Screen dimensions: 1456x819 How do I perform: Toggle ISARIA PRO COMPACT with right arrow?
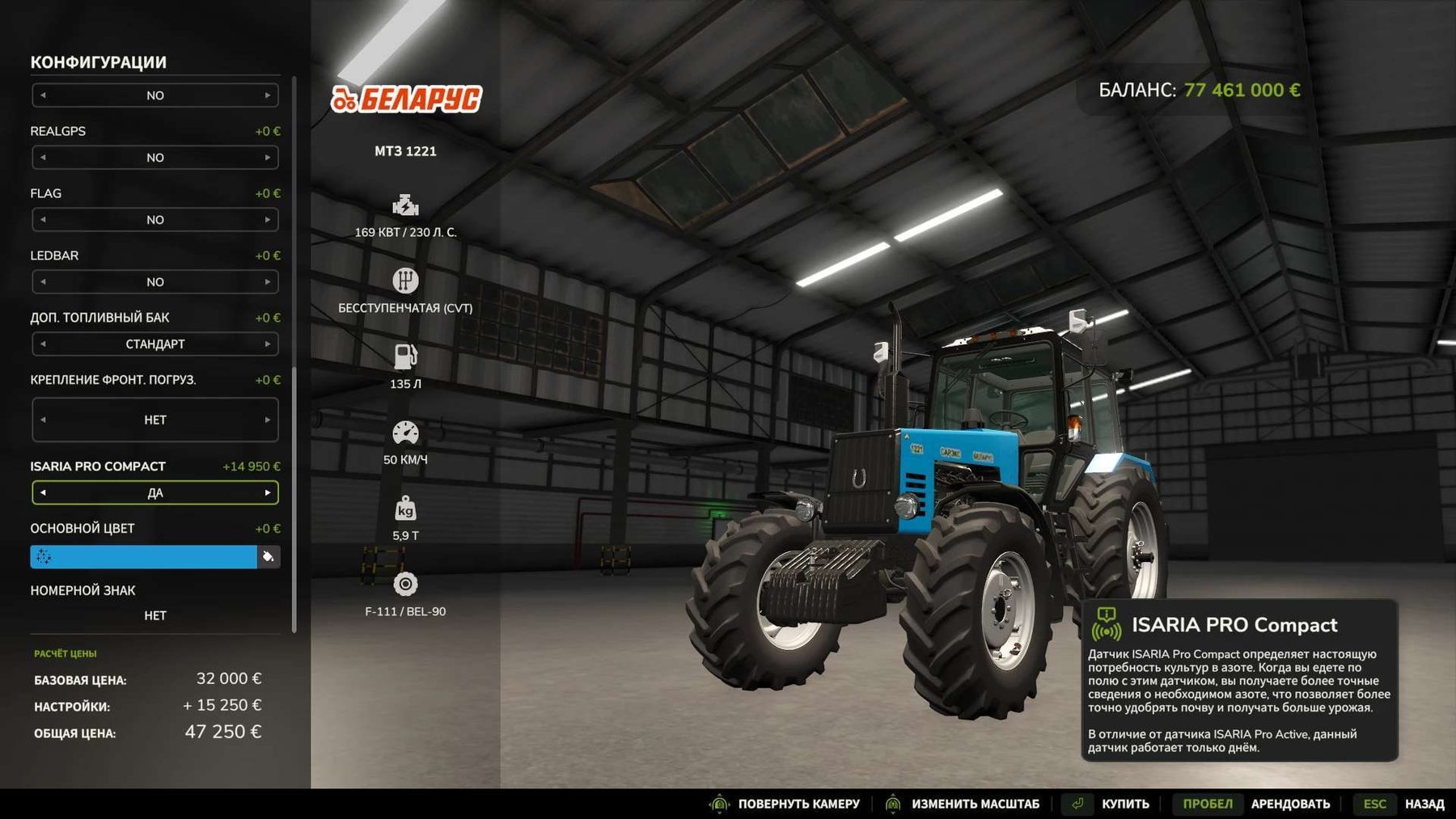click(268, 493)
